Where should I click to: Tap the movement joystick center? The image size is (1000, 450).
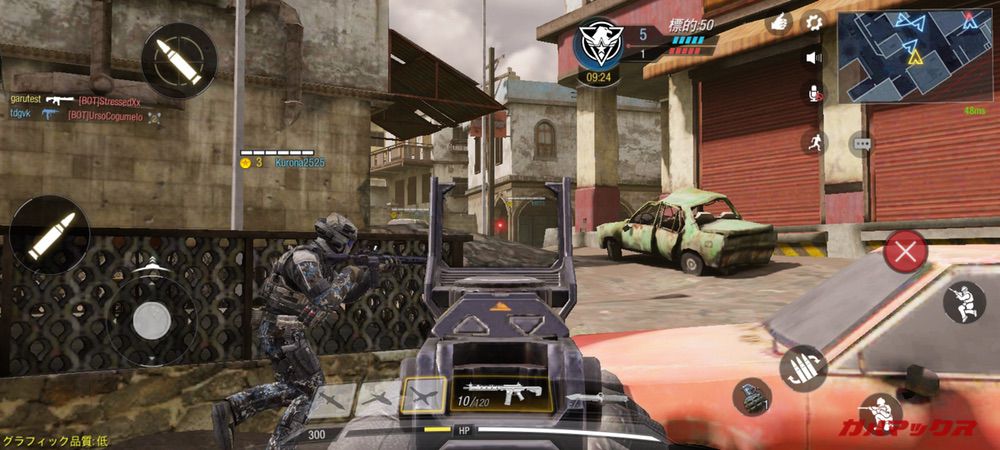click(x=152, y=319)
